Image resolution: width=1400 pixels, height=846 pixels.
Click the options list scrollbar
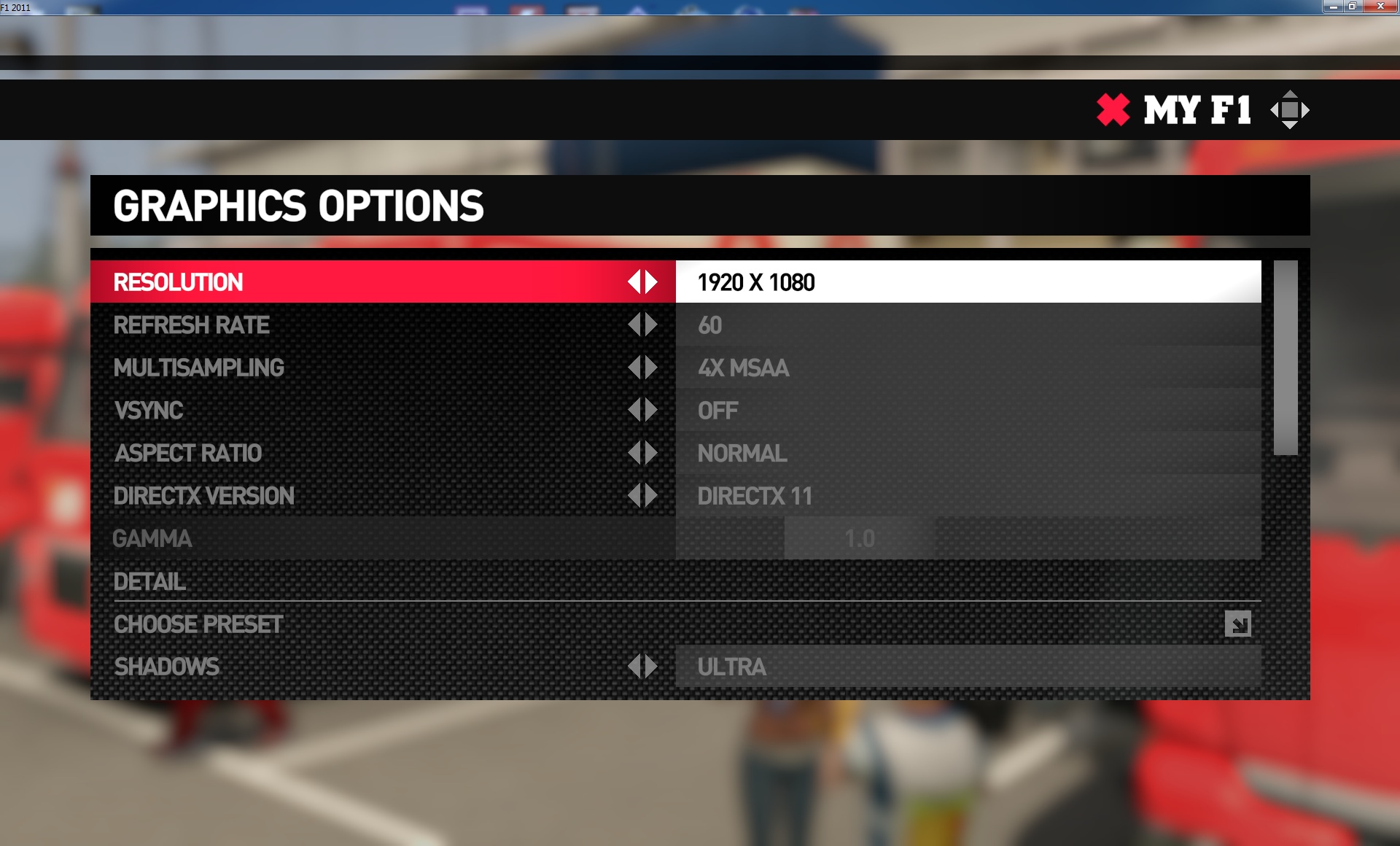[1286, 358]
